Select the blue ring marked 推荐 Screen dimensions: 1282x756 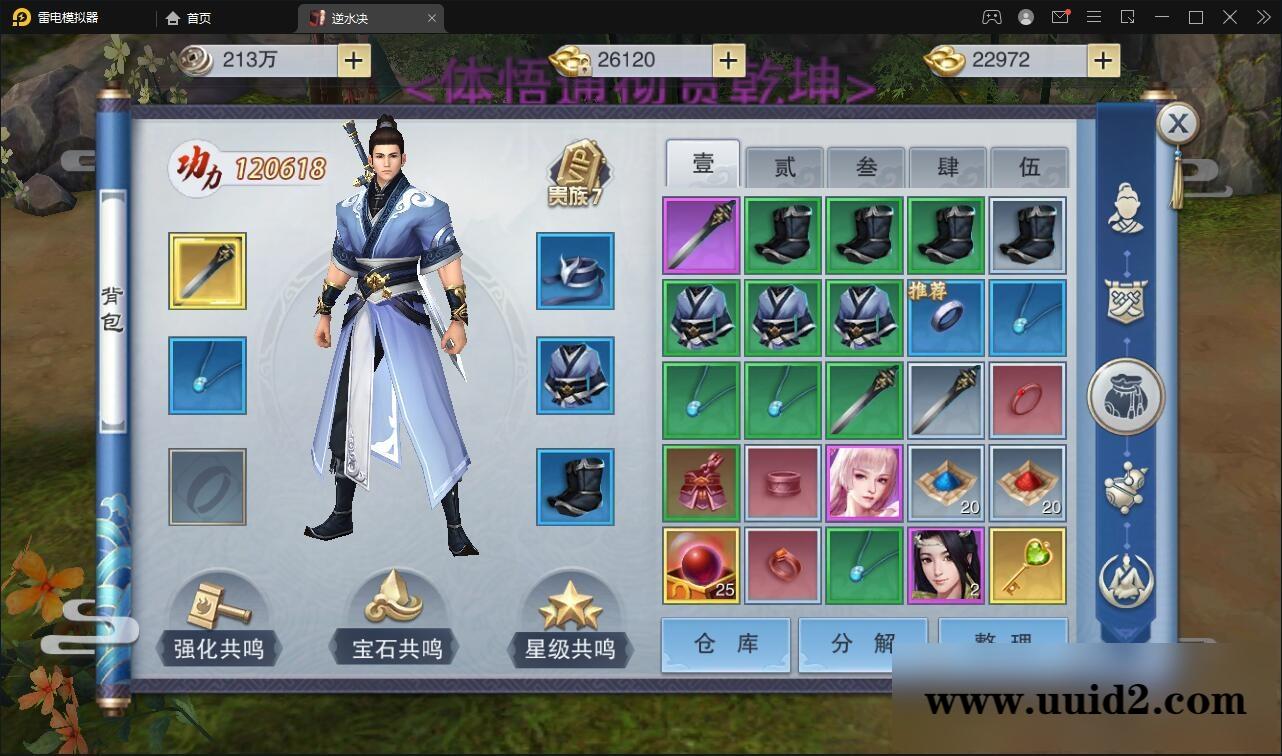coord(946,317)
